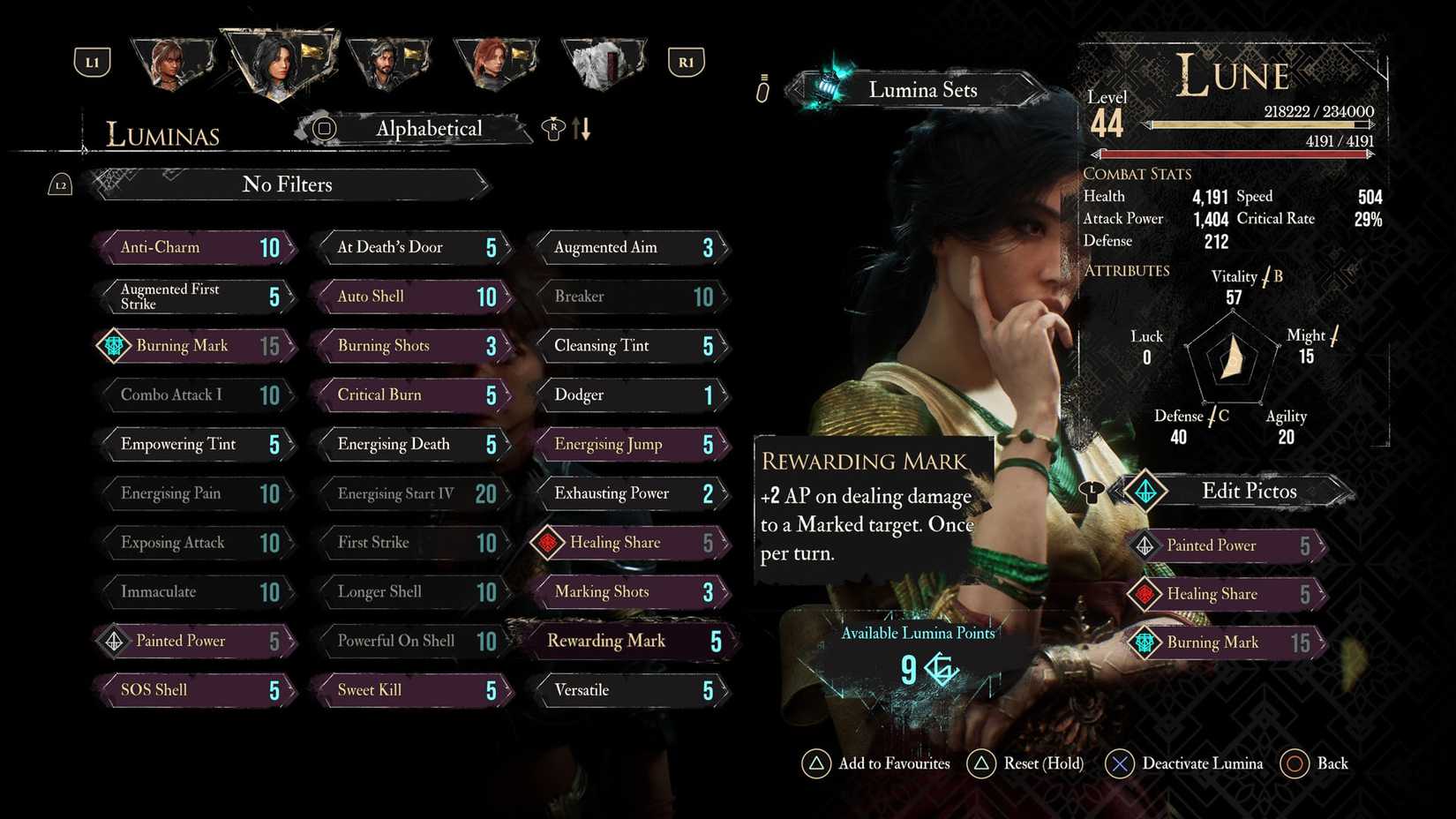Select the Burning Mark pictos icon

[x=112, y=345]
